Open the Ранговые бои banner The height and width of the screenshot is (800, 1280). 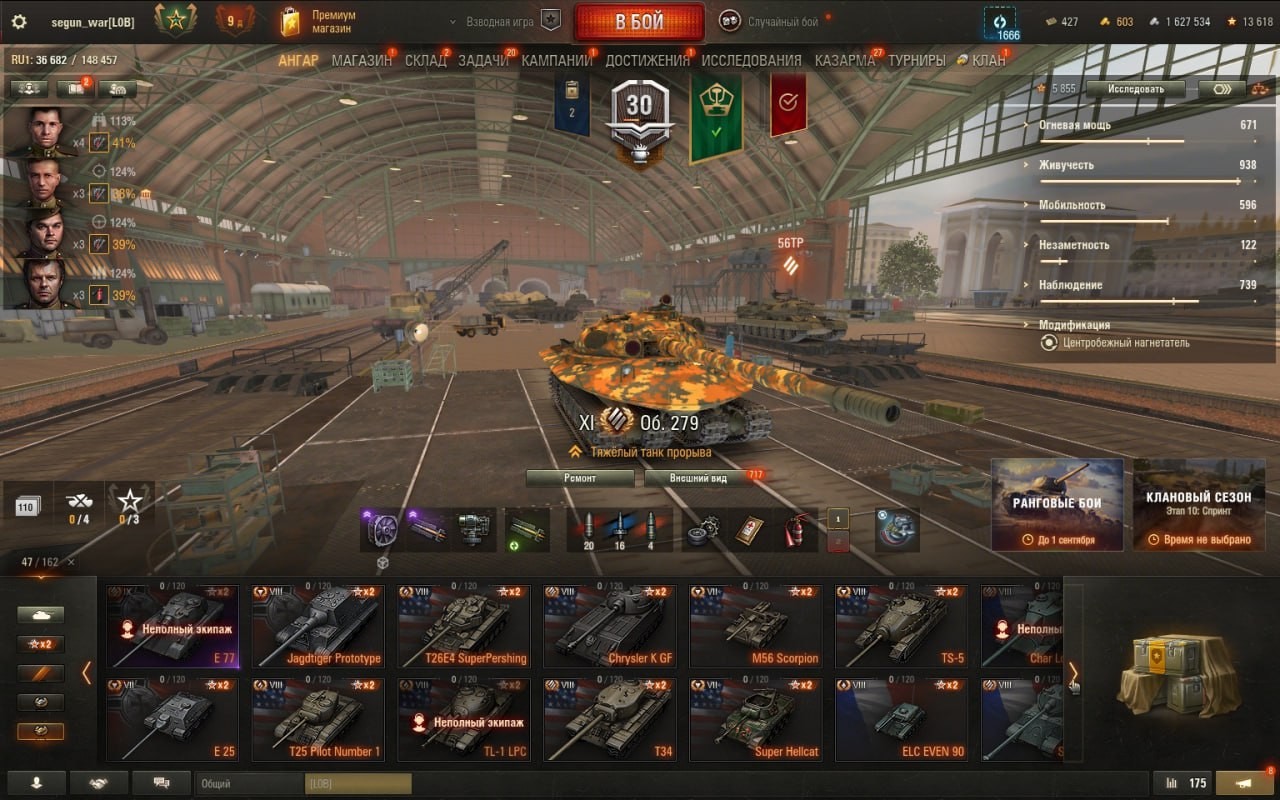coord(1057,505)
